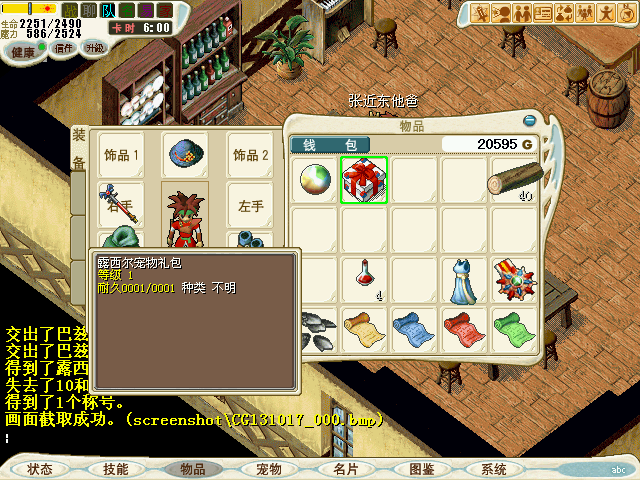Screen dimensions: 640x480
Task: Select the wooden log stack
Action: [x=514, y=180]
